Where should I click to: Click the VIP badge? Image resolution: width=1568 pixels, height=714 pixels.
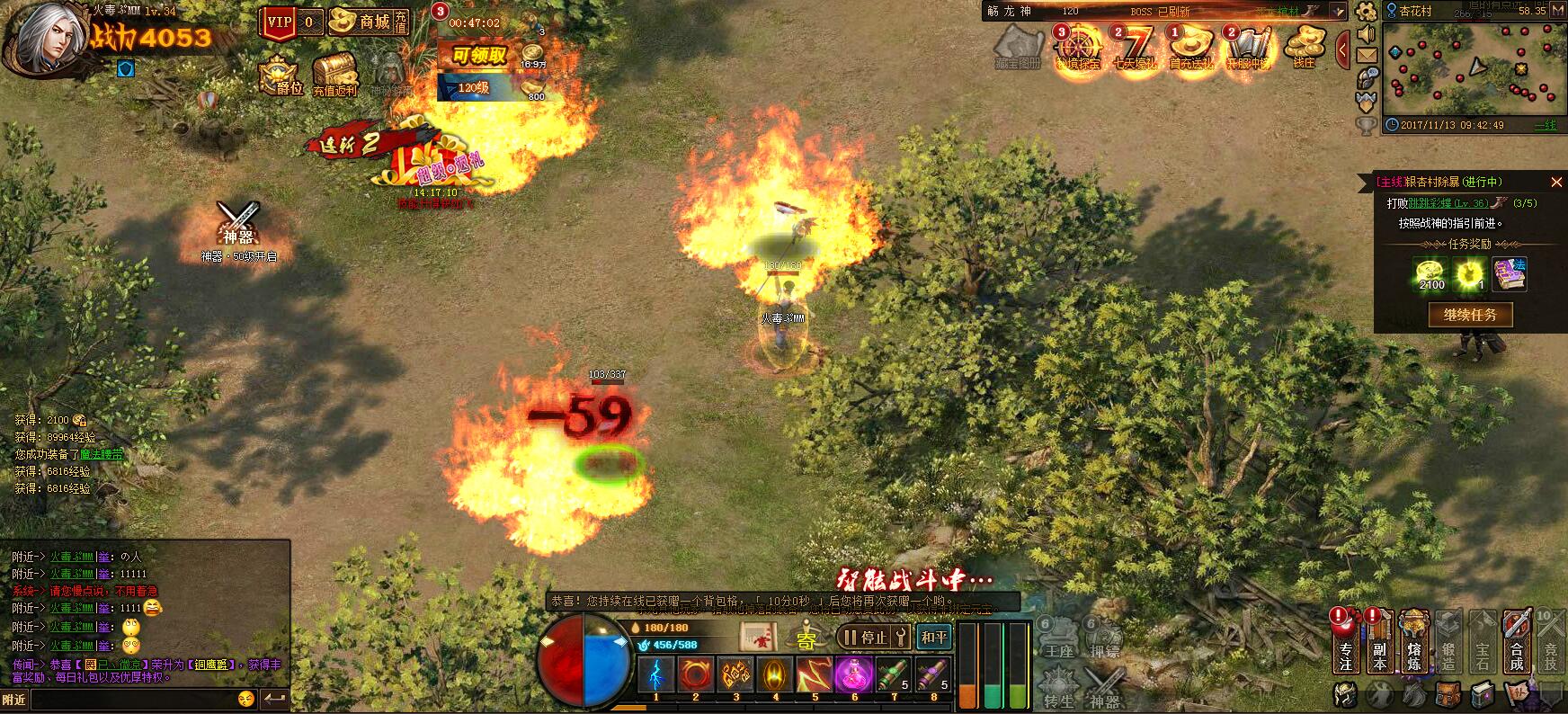click(x=280, y=22)
